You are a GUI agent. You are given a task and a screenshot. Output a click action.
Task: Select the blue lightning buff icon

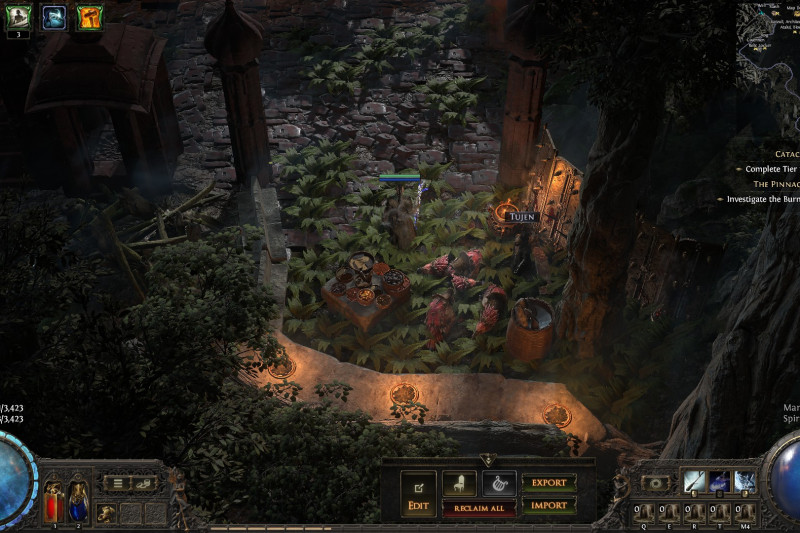click(54, 16)
